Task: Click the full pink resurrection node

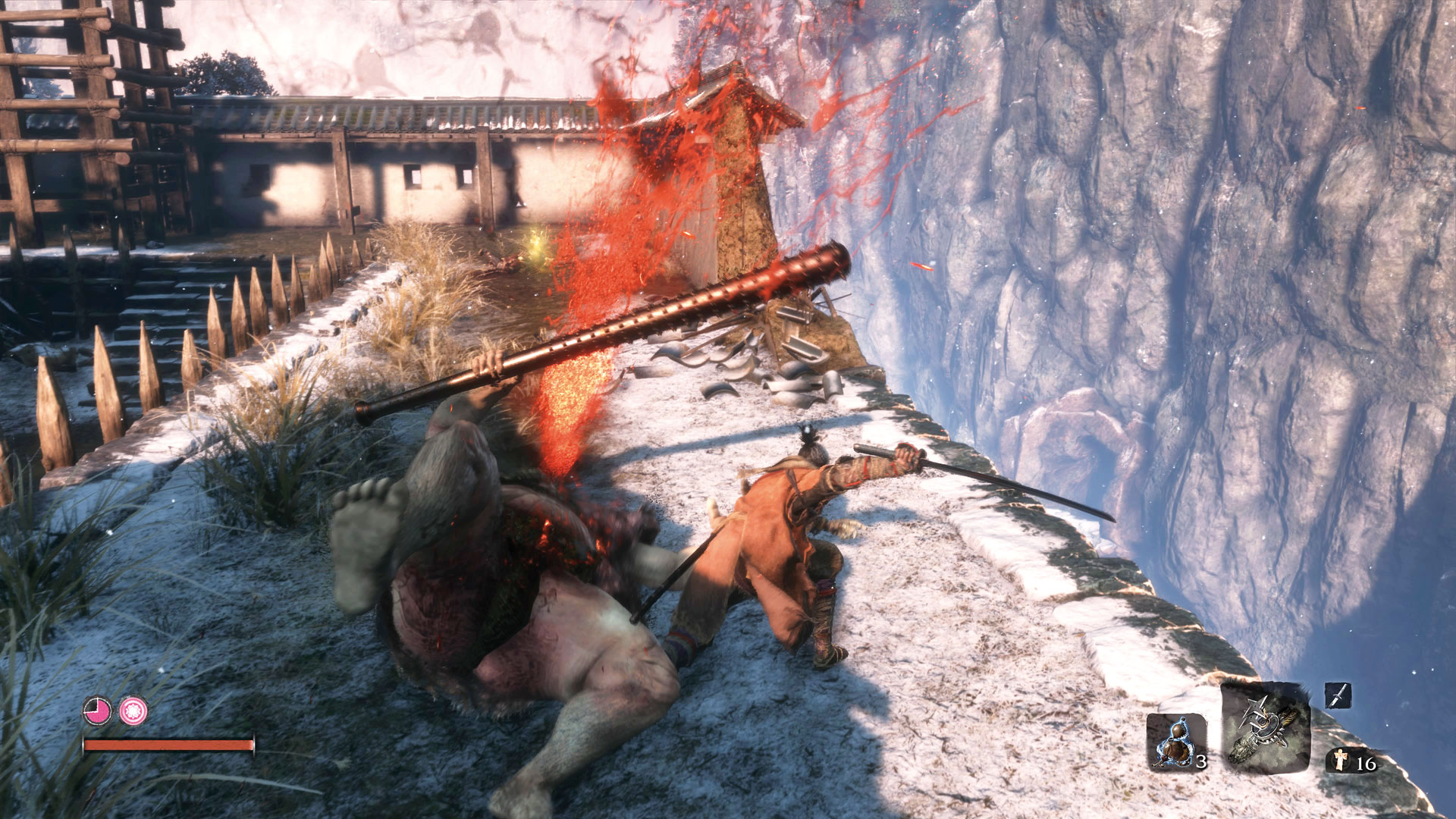Action: 133,711
